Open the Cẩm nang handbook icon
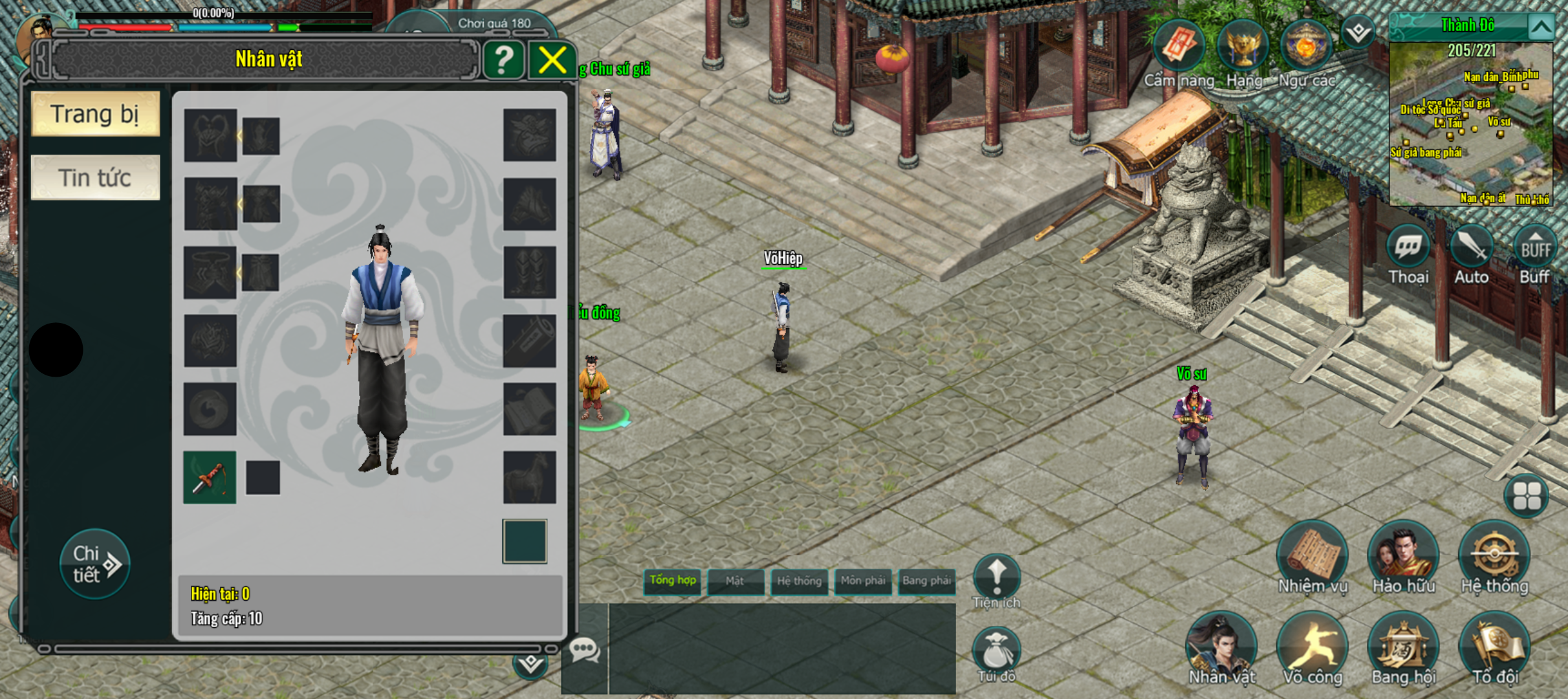Screen dimensions: 1568x699 pos(1179,47)
